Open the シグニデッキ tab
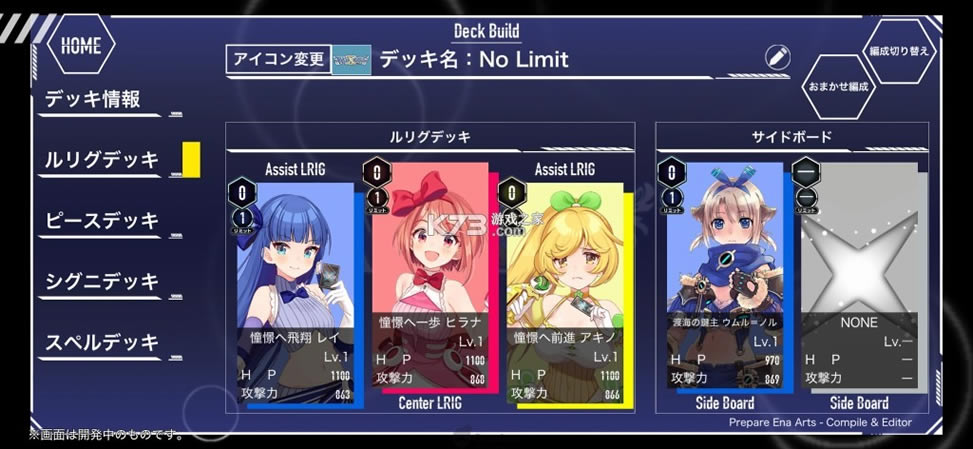The image size is (973, 449). pyautogui.click(x=102, y=282)
